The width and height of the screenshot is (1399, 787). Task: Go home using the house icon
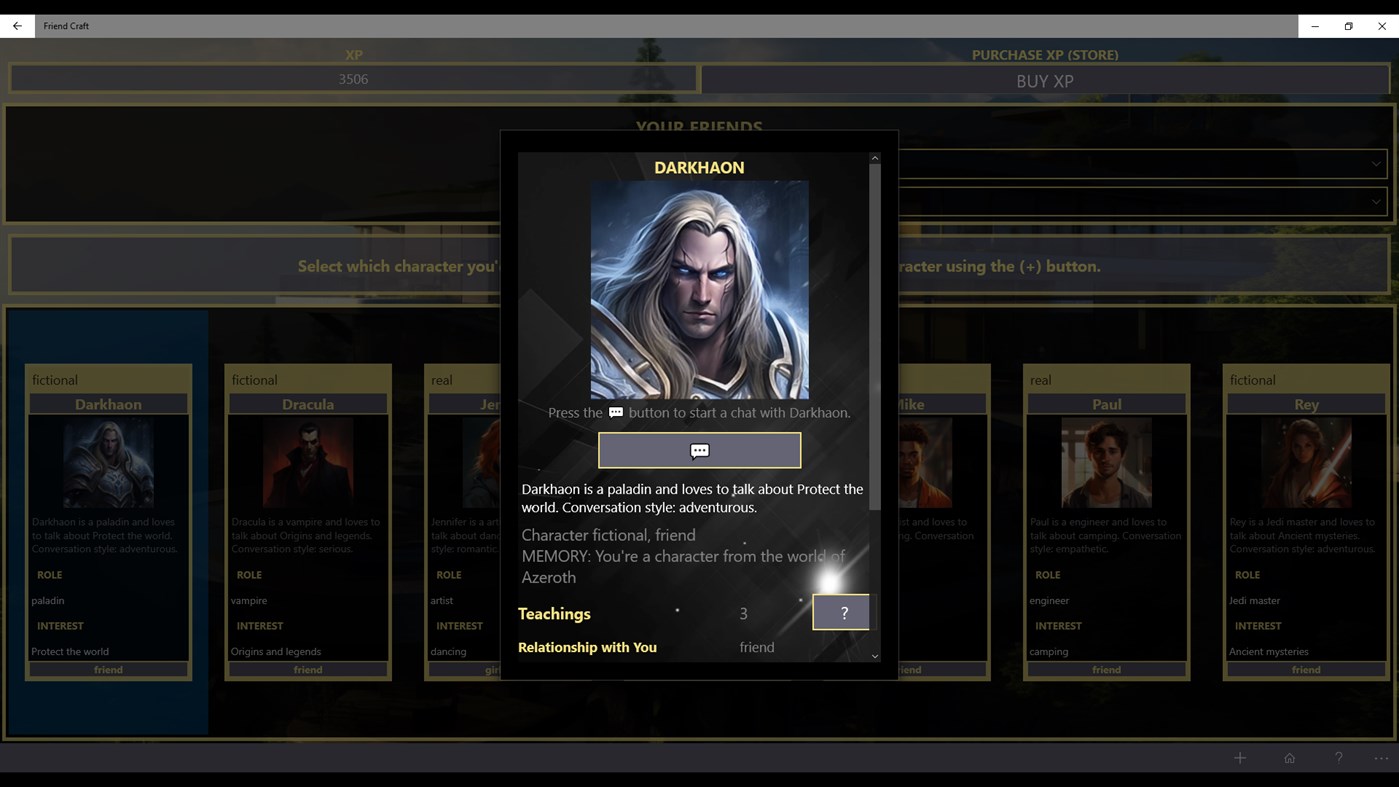point(1289,757)
